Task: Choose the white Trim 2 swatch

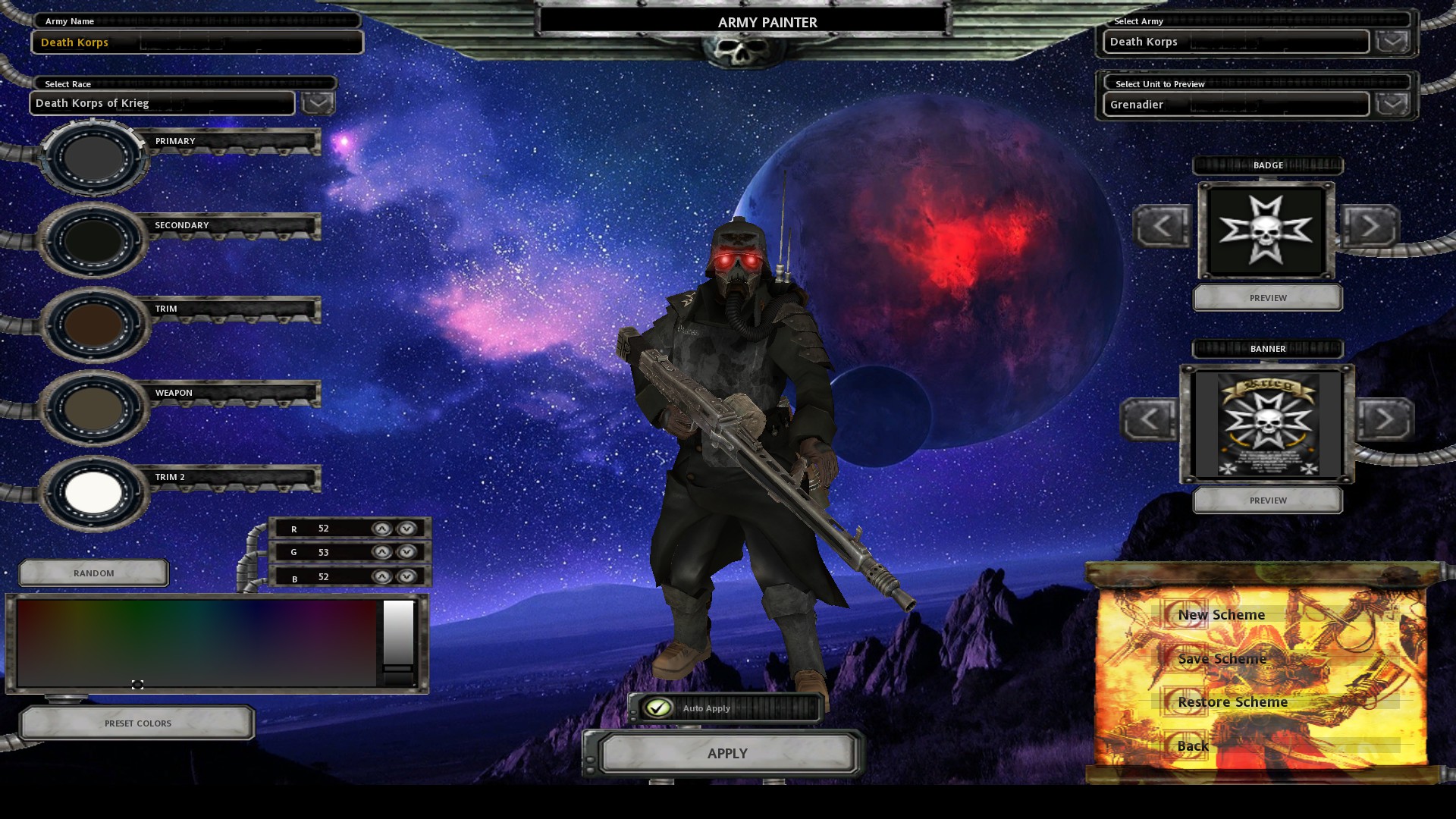Action: point(93,492)
